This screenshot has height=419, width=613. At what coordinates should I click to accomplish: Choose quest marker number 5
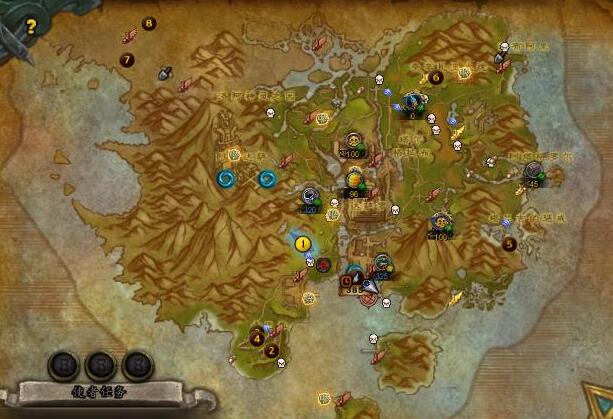(x=510, y=243)
